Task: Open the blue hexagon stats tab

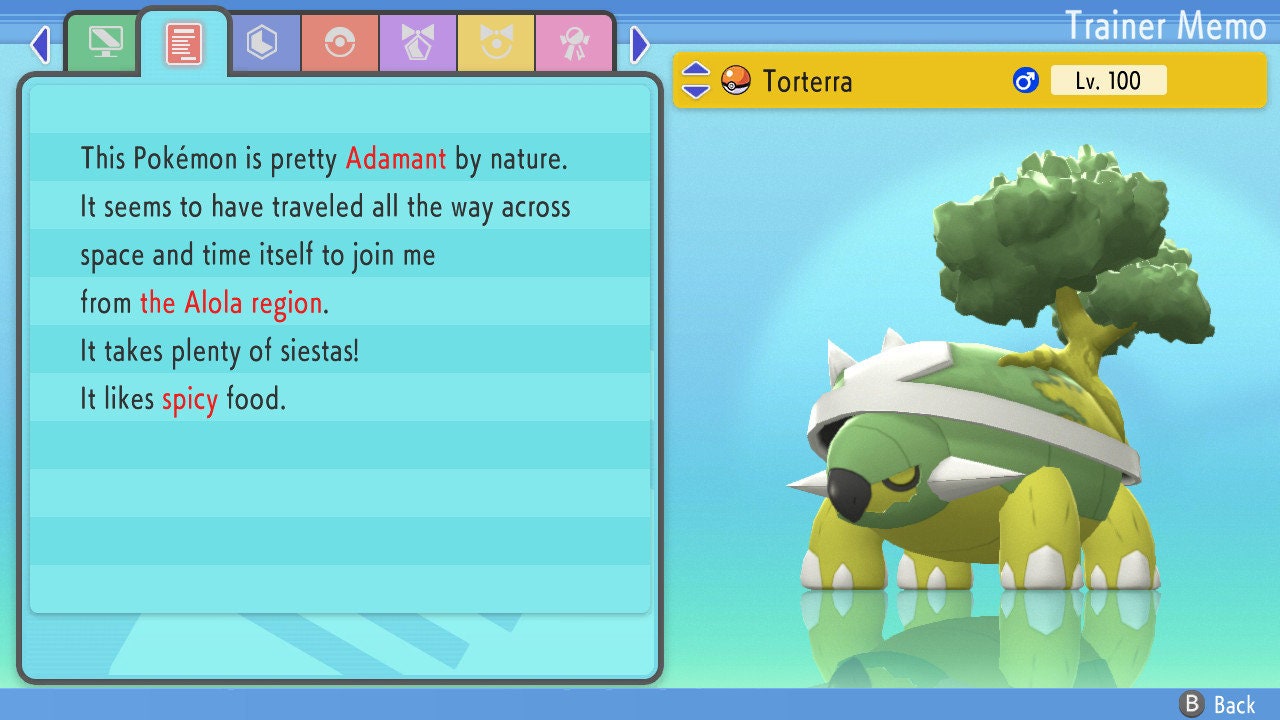Action: point(262,43)
